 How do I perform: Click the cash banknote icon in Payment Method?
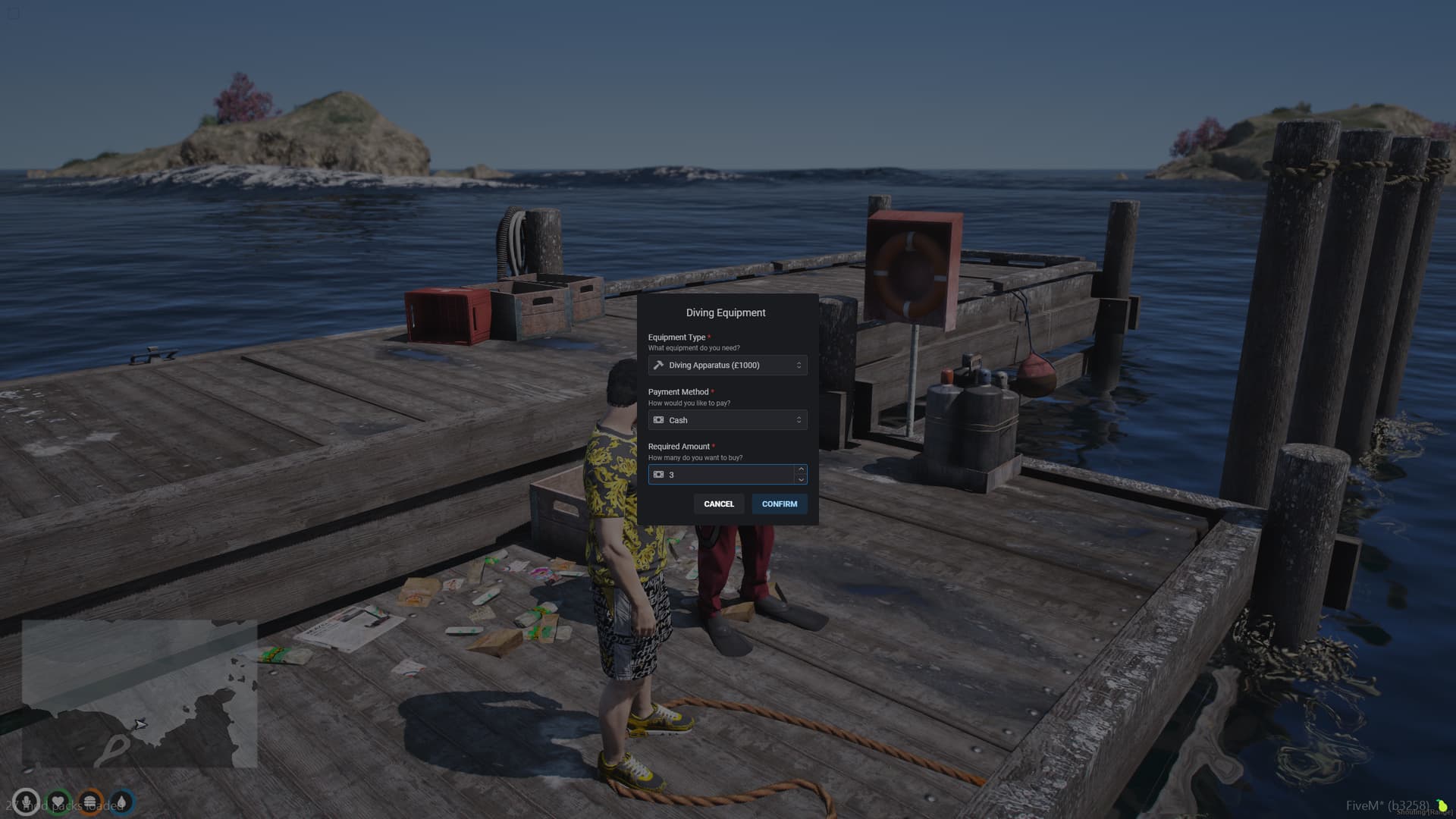658,419
